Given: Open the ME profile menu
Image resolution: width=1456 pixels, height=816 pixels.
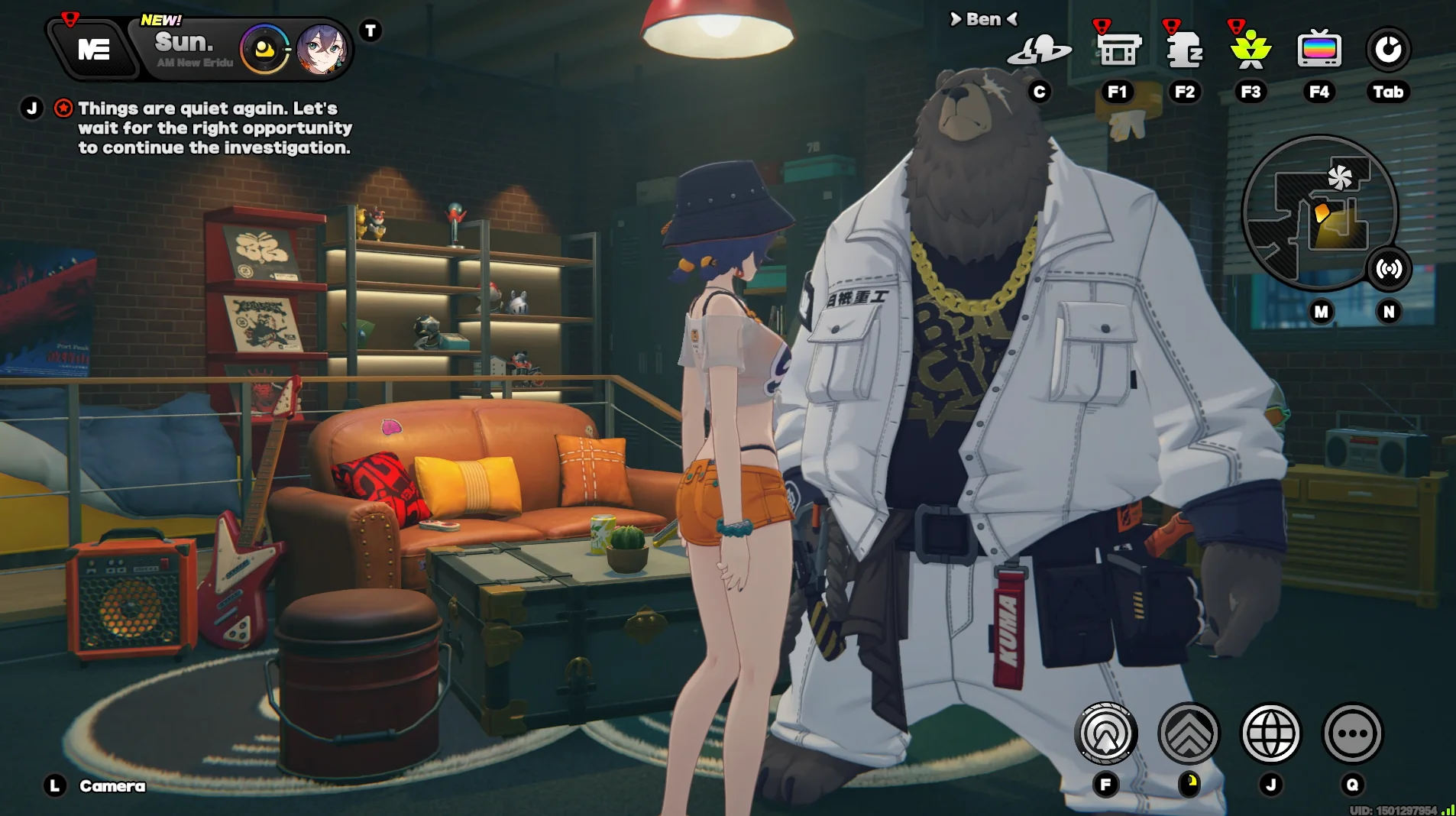Looking at the screenshot, I should coord(93,50).
